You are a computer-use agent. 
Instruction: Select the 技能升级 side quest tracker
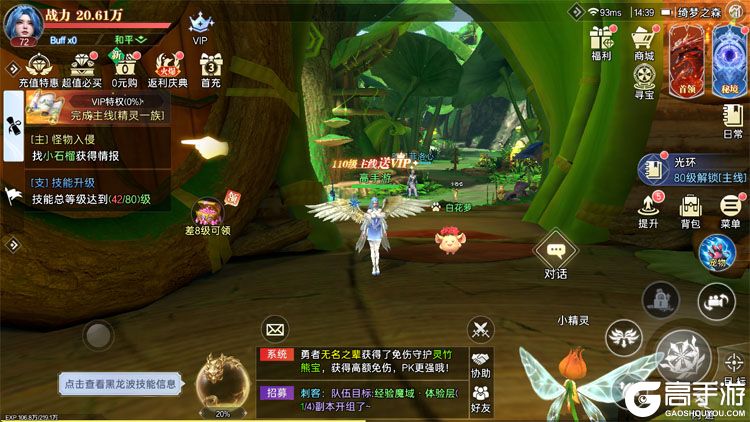(x=90, y=192)
